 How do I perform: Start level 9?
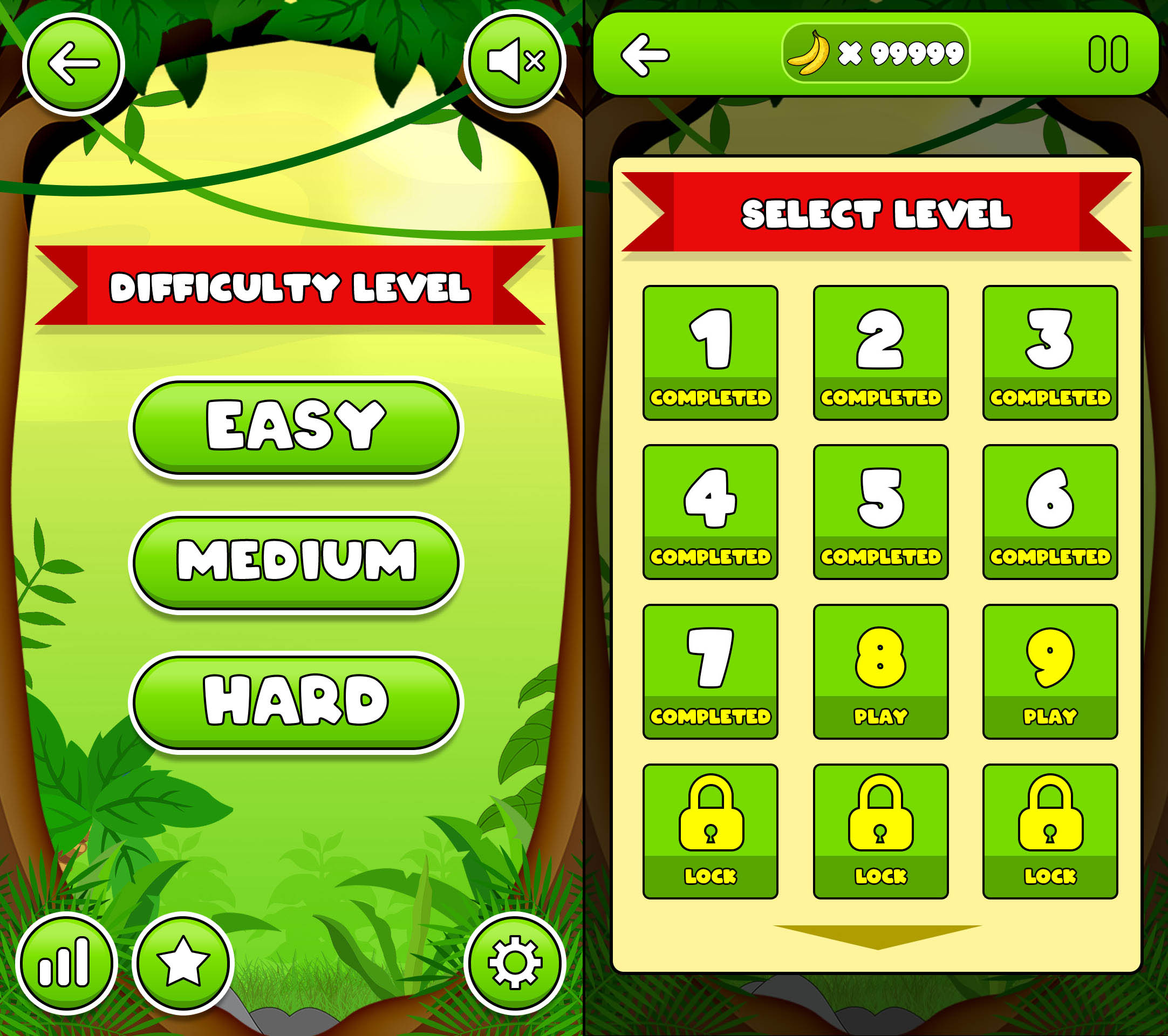(x=1050, y=671)
